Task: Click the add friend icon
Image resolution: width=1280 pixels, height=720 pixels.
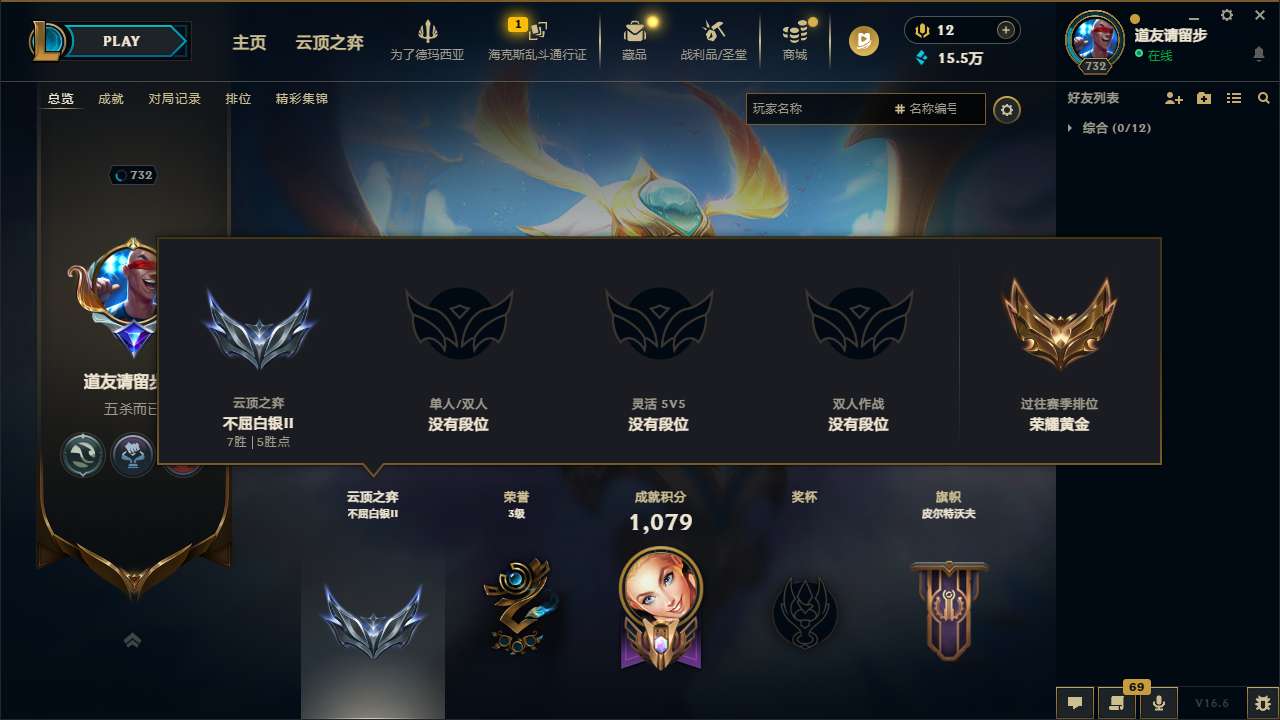Action: point(1172,98)
